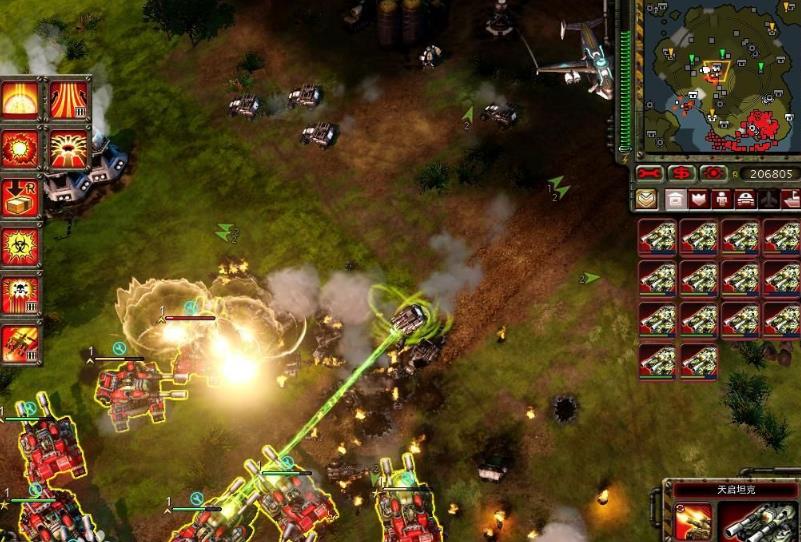
Task: Activate the radiating shockwave support power
Action: (68, 148)
